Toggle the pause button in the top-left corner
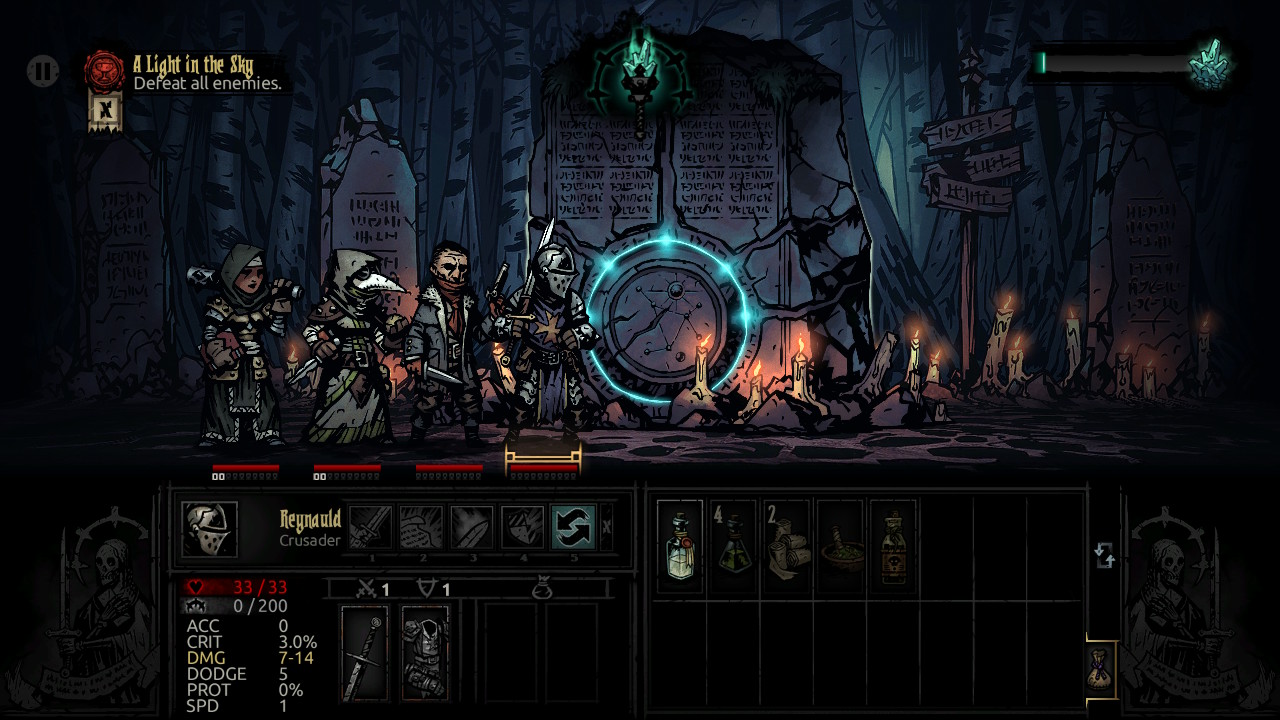Screen dimensions: 1280x720 point(40,72)
